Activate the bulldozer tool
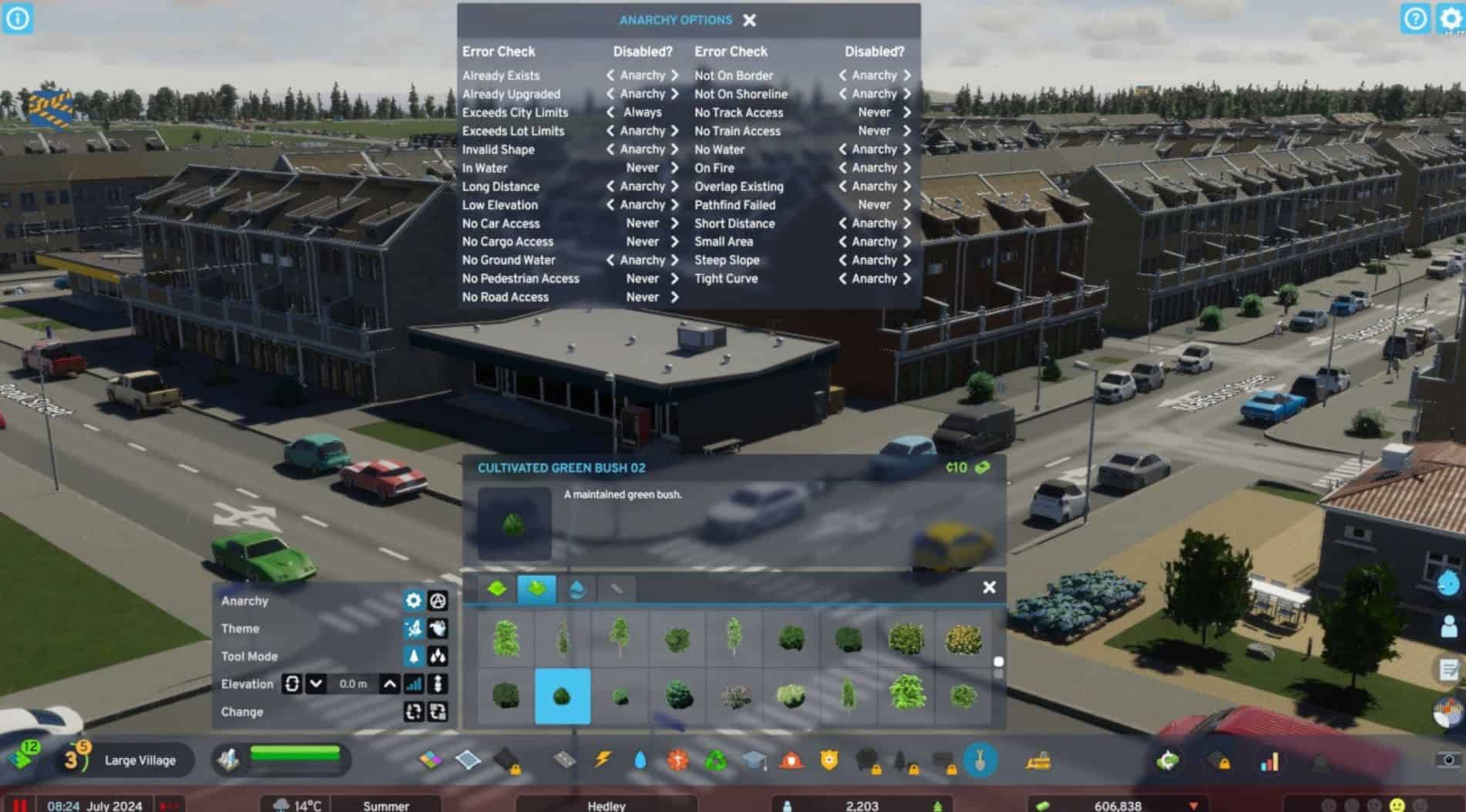The width and height of the screenshot is (1466, 812). click(1038, 761)
